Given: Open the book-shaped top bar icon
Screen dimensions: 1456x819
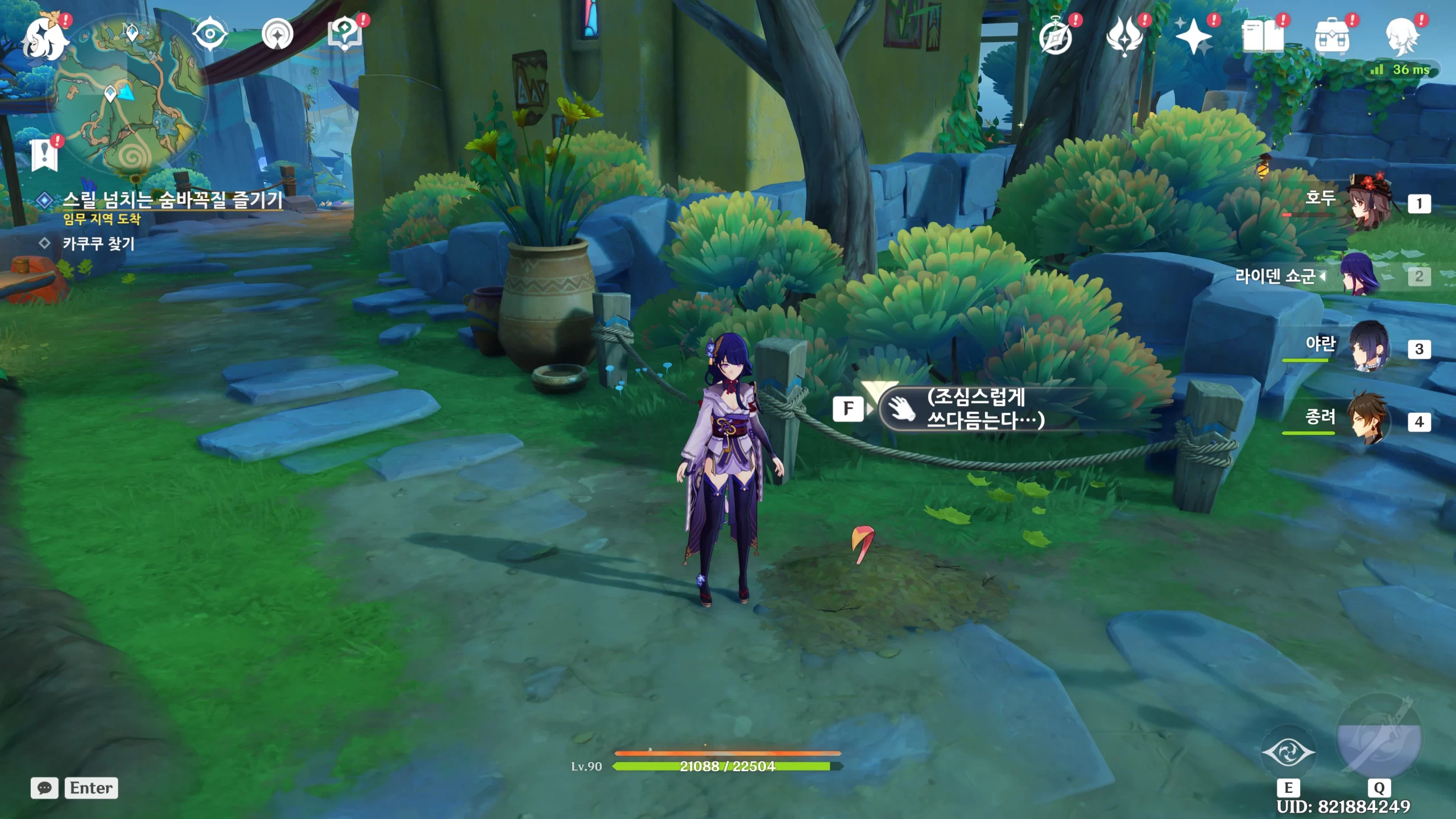Looking at the screenshot, I should pyautogui.click(x=1262, y=37).
